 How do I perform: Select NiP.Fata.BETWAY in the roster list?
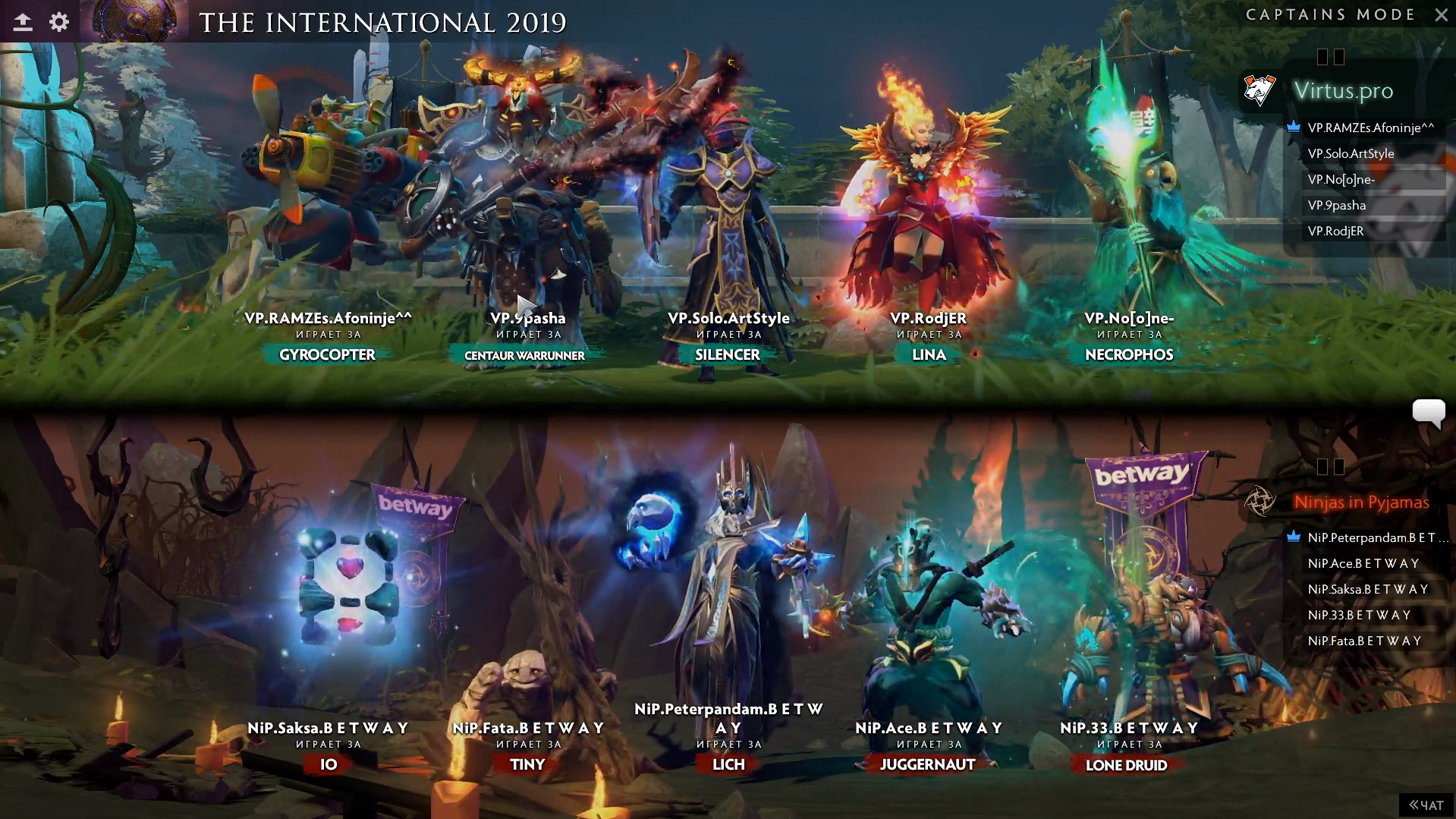[x=1364, y=641]
